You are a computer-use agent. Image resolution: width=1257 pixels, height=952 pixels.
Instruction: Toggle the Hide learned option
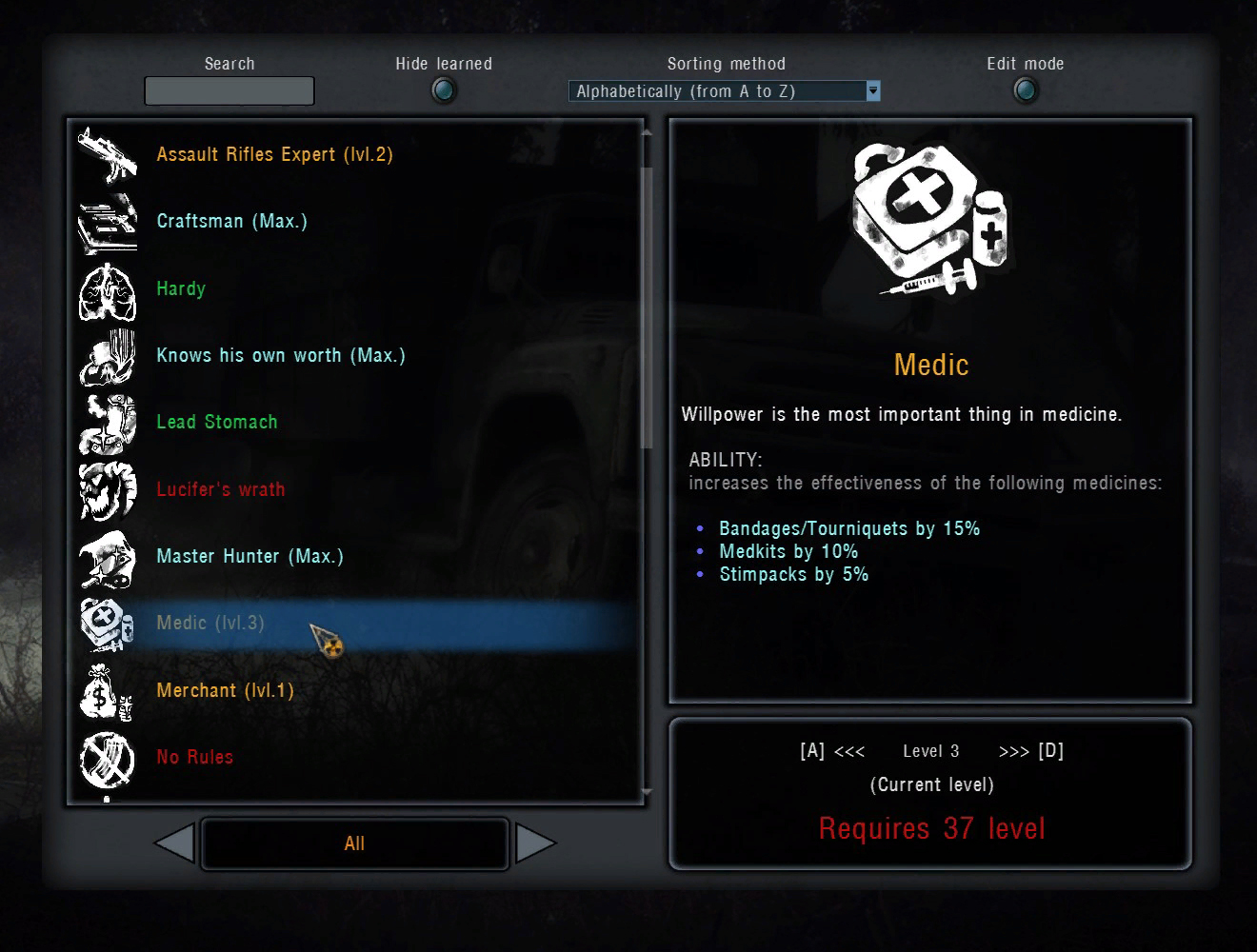click(x=444, y=90)
